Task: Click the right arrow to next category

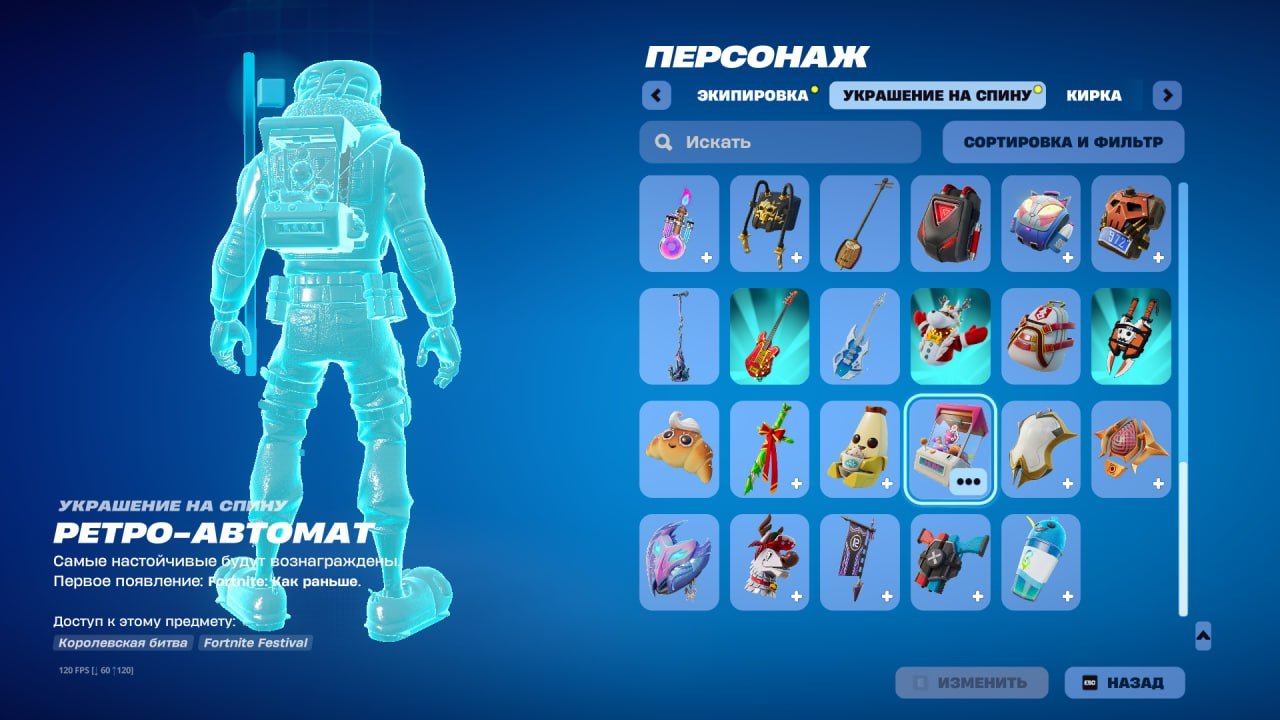Action: point(1166,94)
